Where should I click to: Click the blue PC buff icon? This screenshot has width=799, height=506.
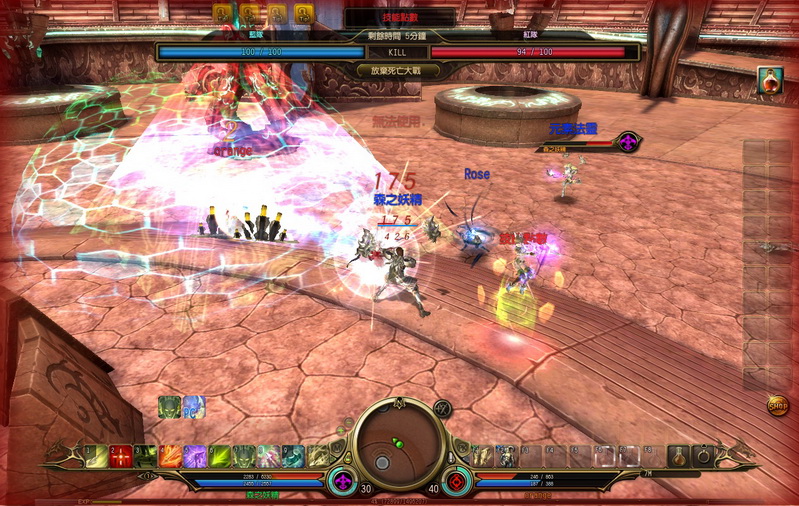(x=193, y=407)
